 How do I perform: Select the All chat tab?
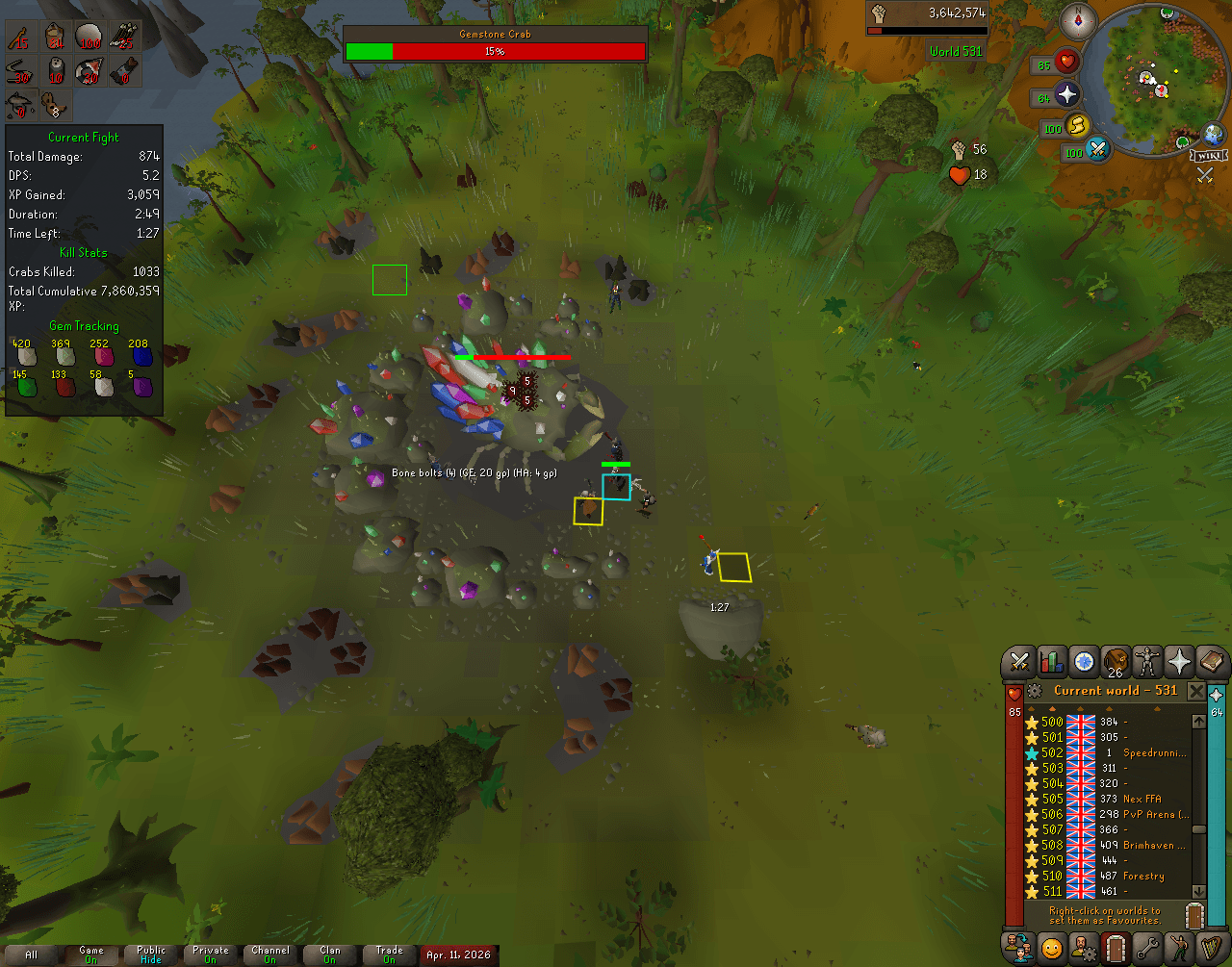[x=31, y=954]
